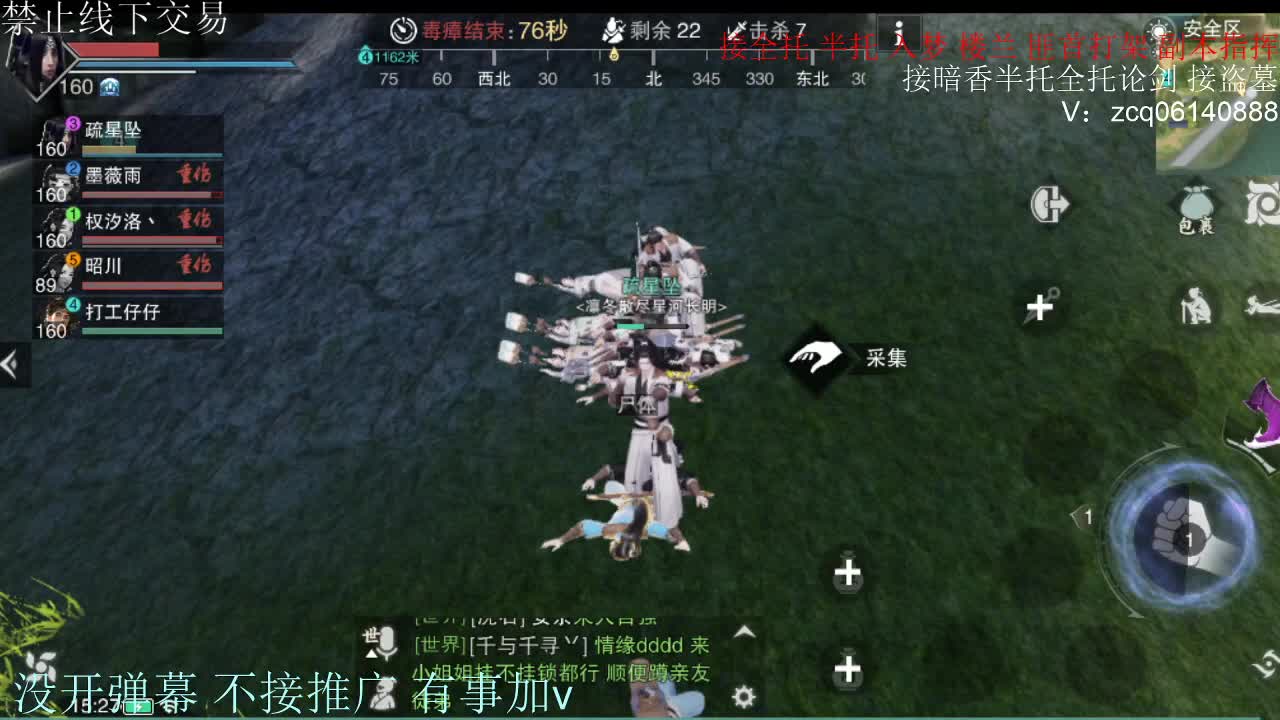Tap the voice microphone icon in chat
The height and width of the screenshot is (720, 1280).
[x=387, y=640]
